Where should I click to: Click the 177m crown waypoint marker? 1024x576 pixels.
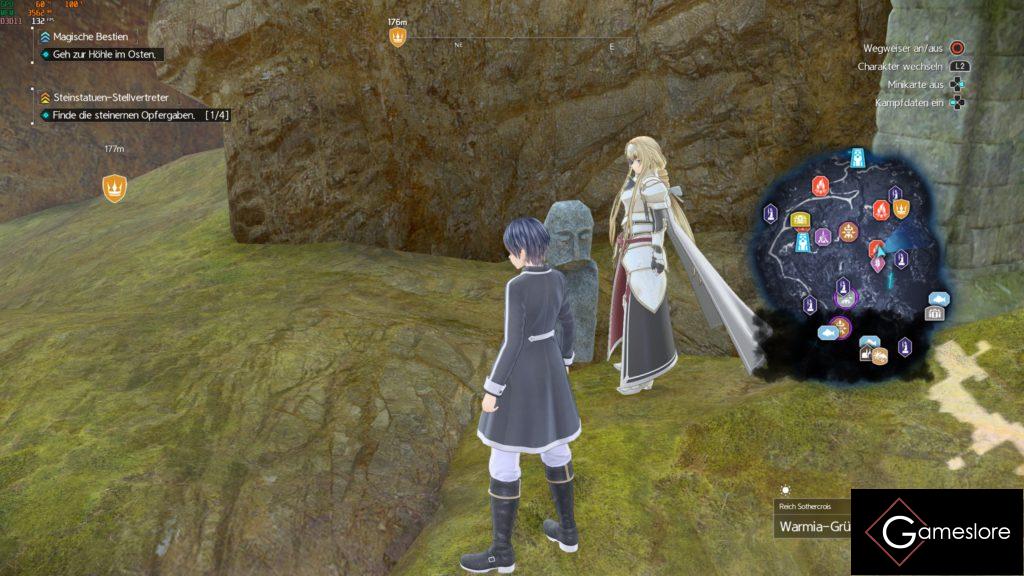pyautogui.click(x=115, y=187)
